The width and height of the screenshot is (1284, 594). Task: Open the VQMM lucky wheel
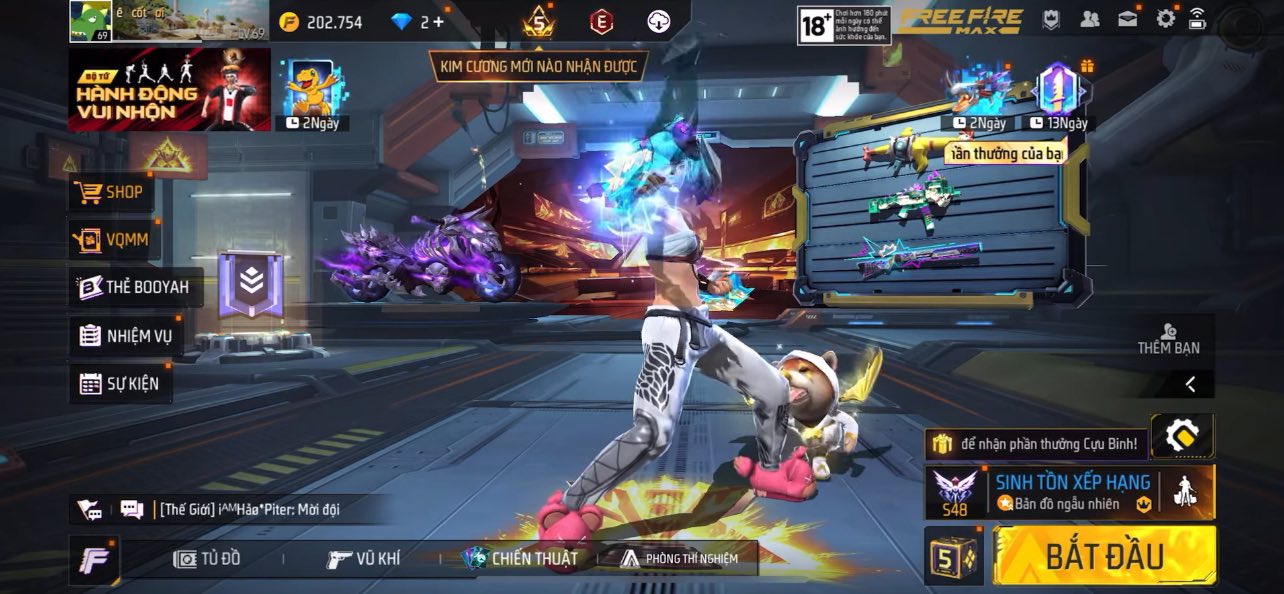pos(112,240)
